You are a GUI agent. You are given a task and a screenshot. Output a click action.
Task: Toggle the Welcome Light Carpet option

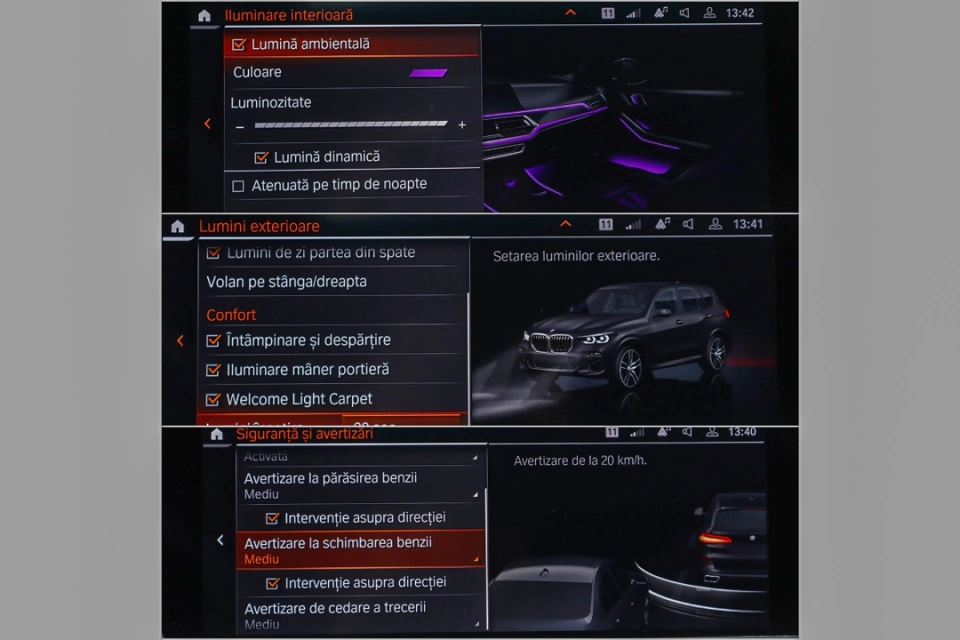pyautogui.click(x=213, y=399)
